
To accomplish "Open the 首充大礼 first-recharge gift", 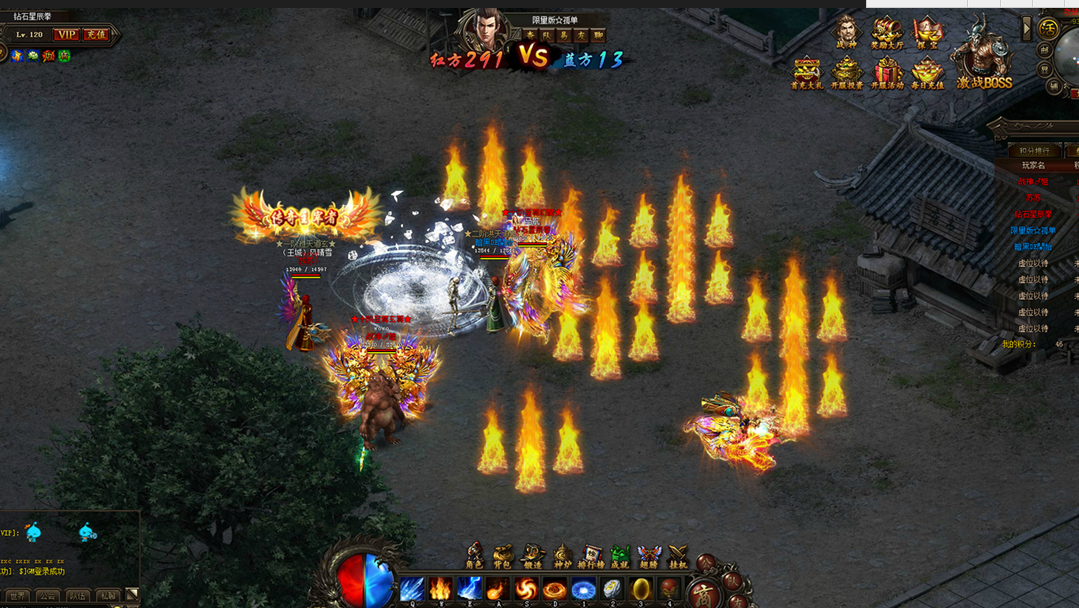I will pos(807,72).
